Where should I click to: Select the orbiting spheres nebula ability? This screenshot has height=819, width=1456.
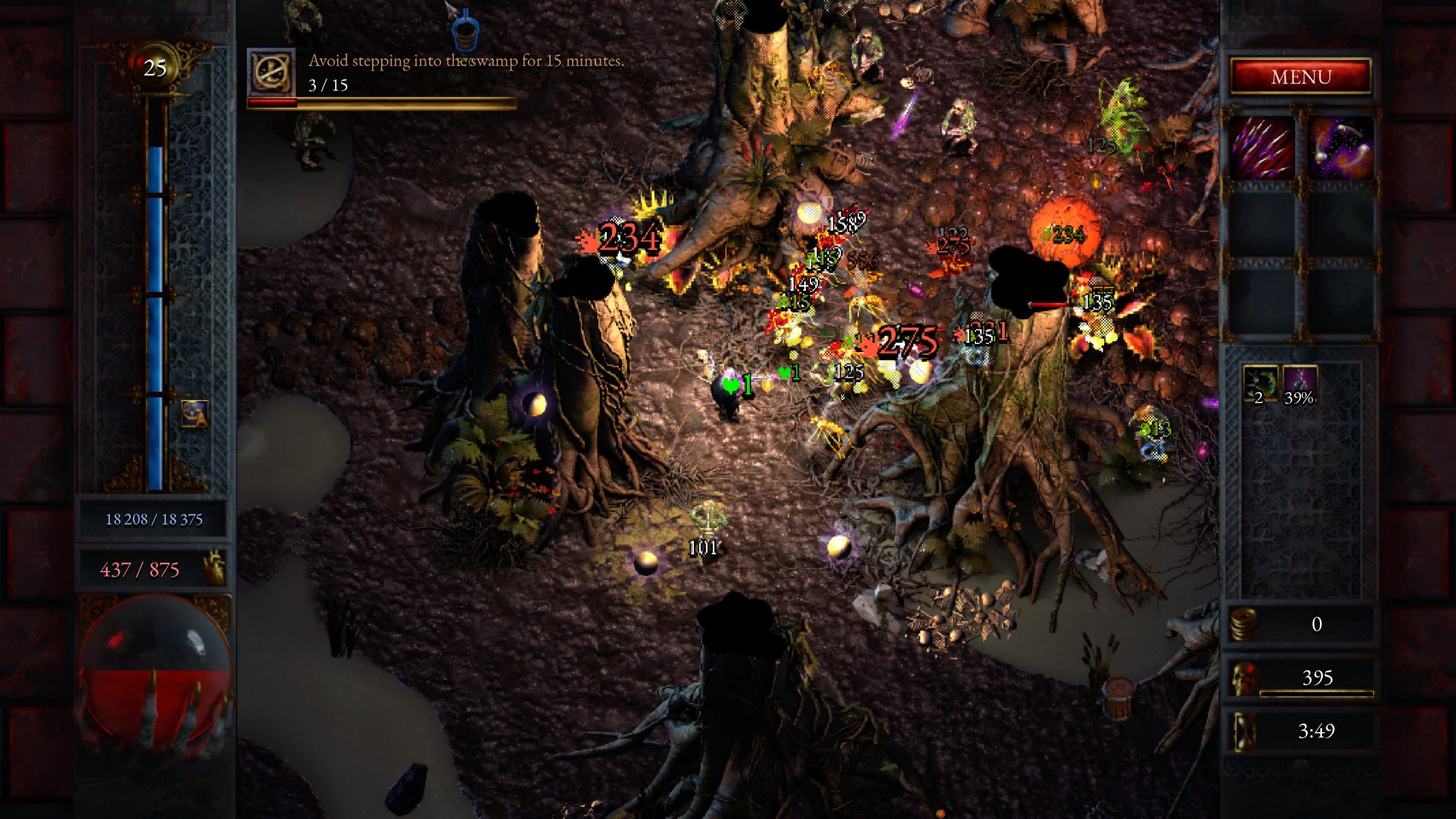coord(1341,146)
